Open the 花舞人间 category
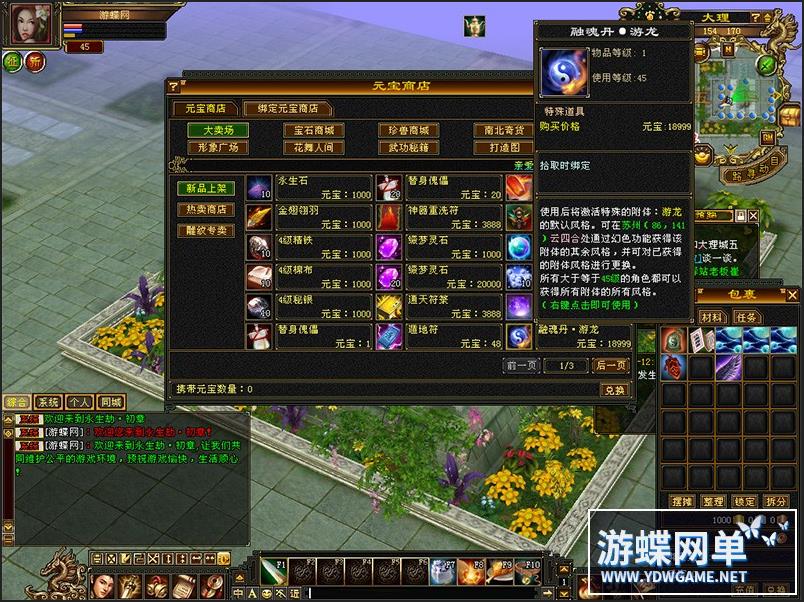 click(313, 147)
